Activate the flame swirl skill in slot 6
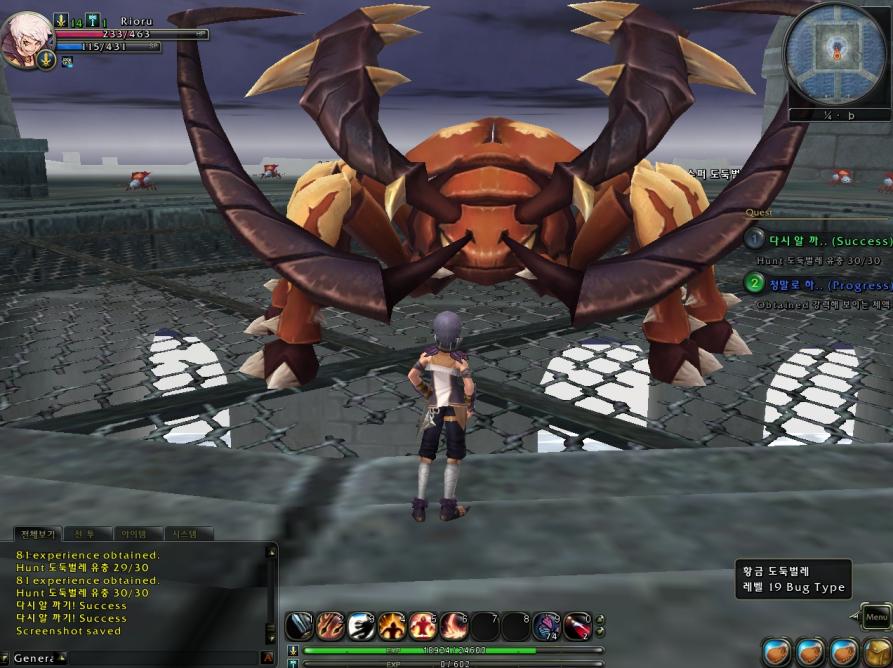The width and height of the screenshot is (893, 668). point(454,627)
